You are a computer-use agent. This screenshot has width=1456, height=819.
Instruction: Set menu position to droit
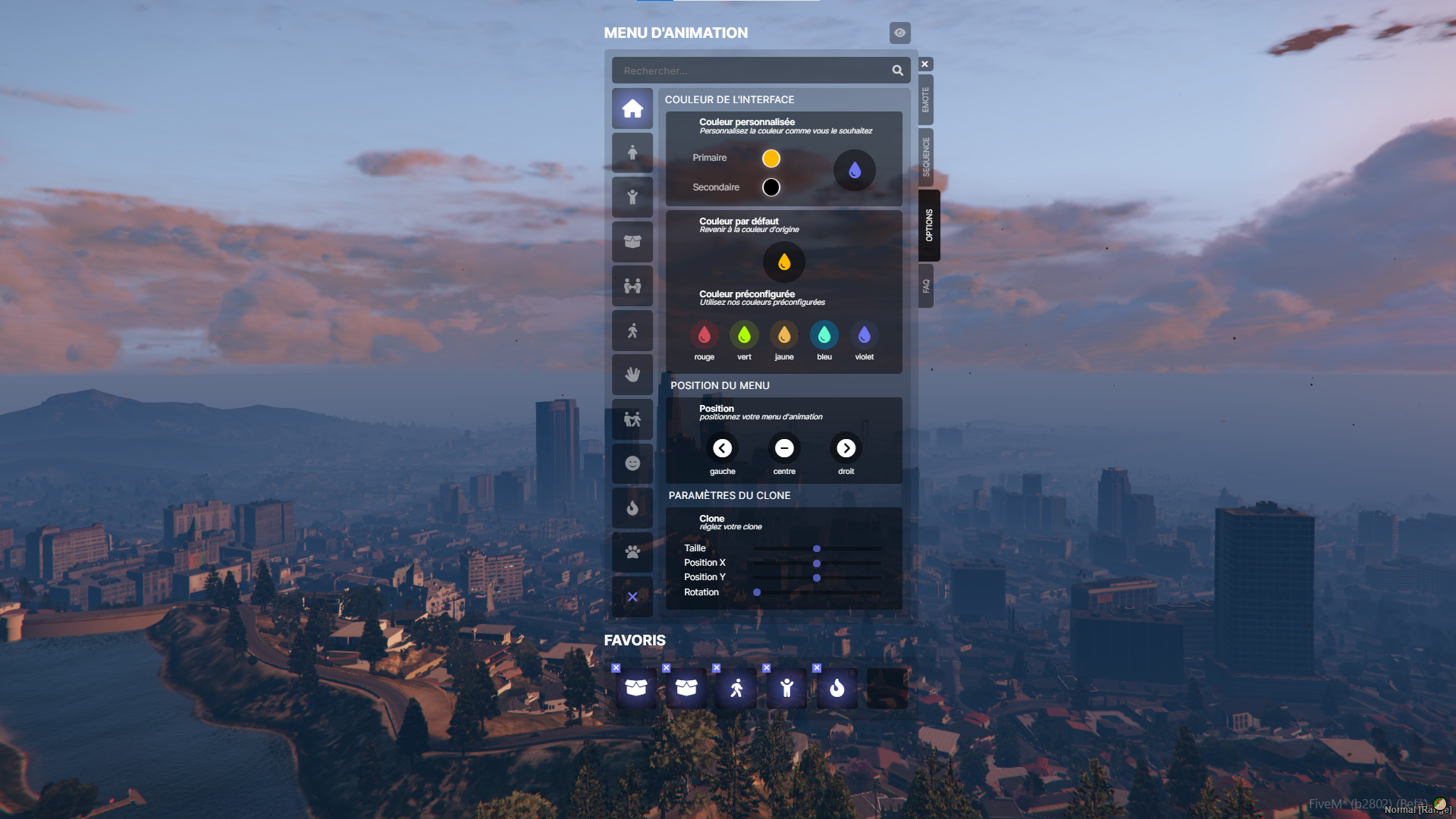click(846, 448)
